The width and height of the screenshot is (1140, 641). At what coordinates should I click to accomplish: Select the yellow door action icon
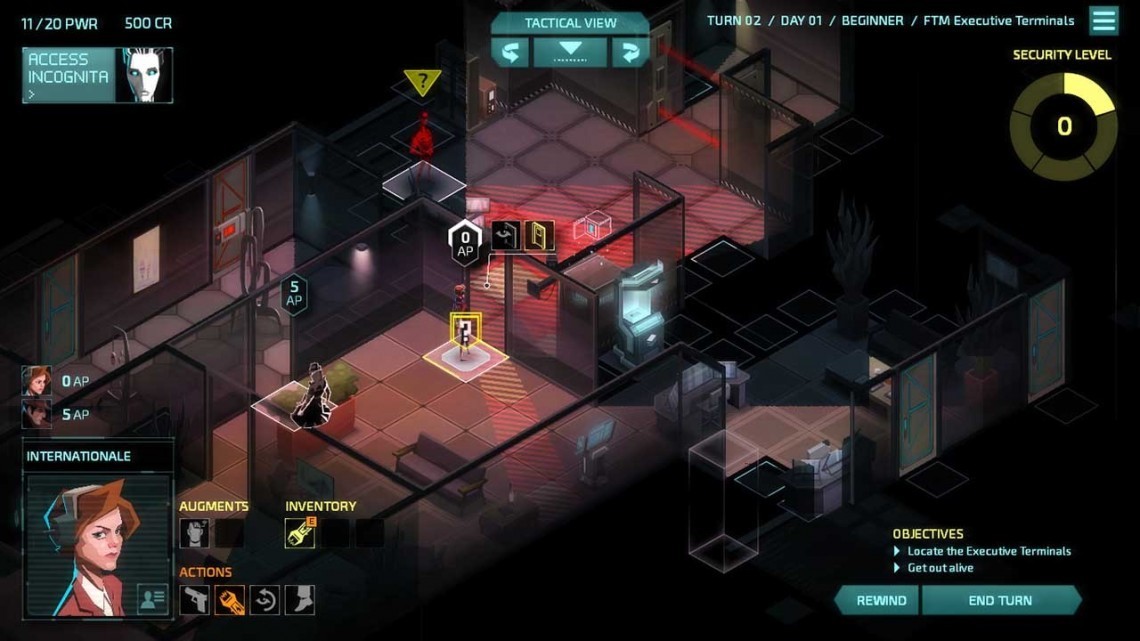[x=539, y=236]
